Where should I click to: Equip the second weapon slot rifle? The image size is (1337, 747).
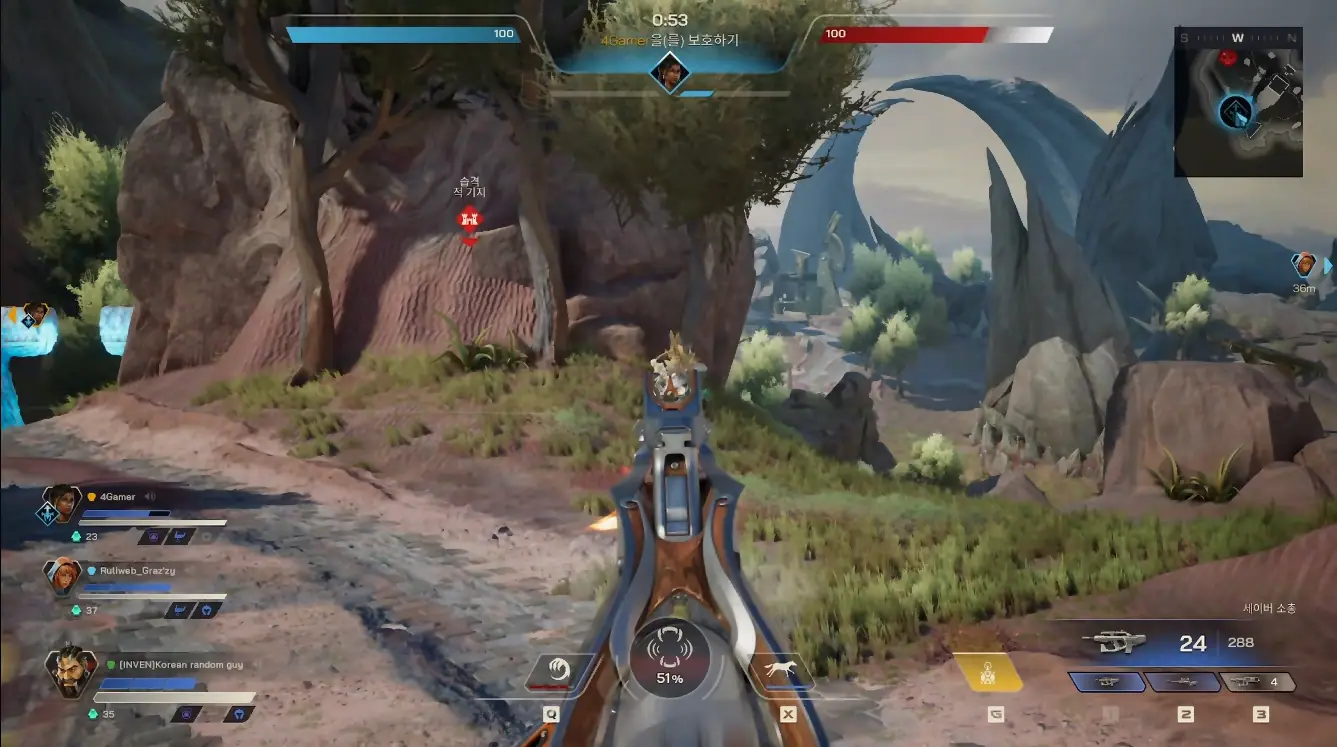click(x=1184, y=682)
